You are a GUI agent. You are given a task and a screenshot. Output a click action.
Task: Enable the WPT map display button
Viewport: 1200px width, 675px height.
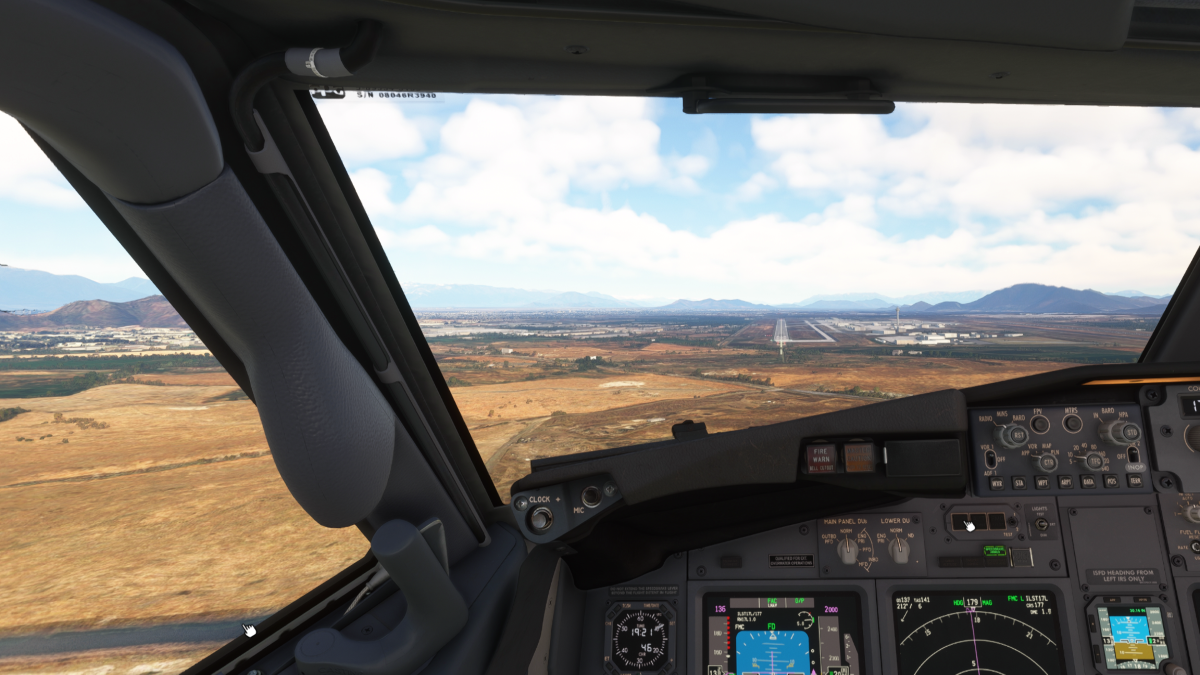1042,482
